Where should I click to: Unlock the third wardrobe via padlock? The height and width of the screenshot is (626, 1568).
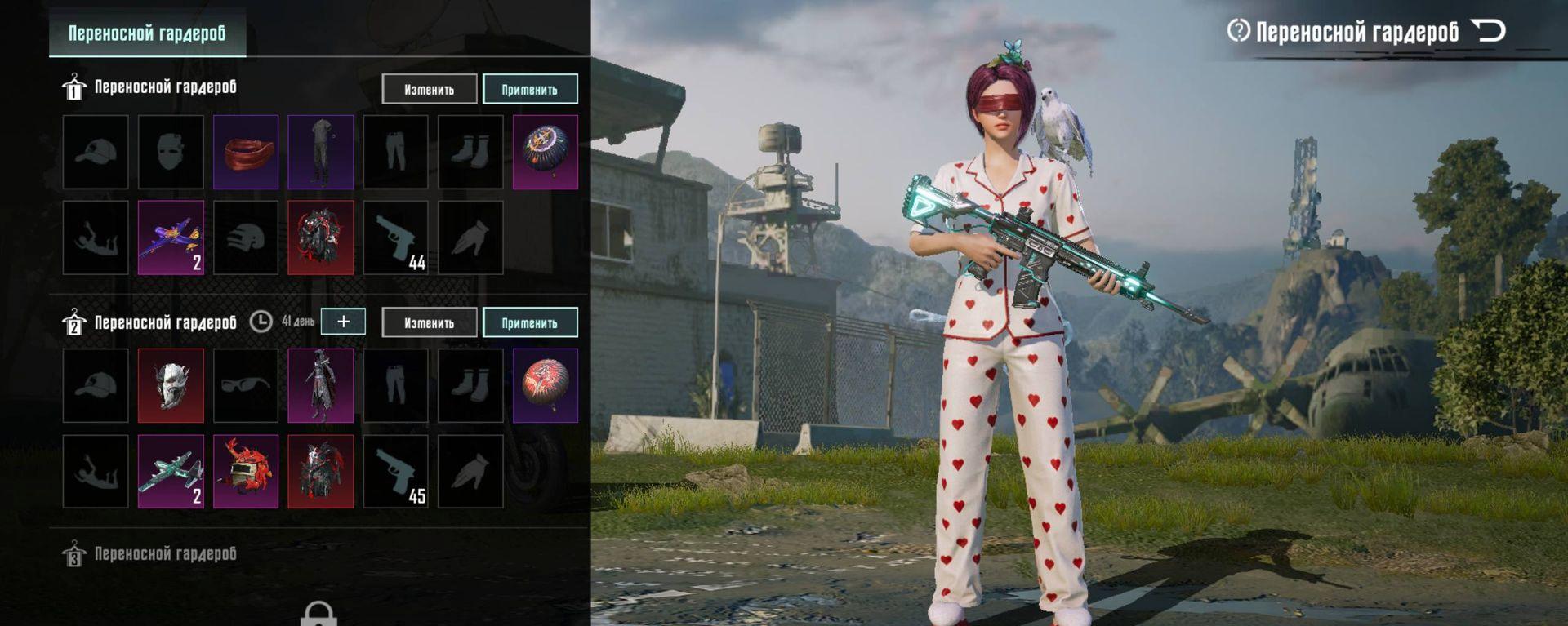[318, 614]
